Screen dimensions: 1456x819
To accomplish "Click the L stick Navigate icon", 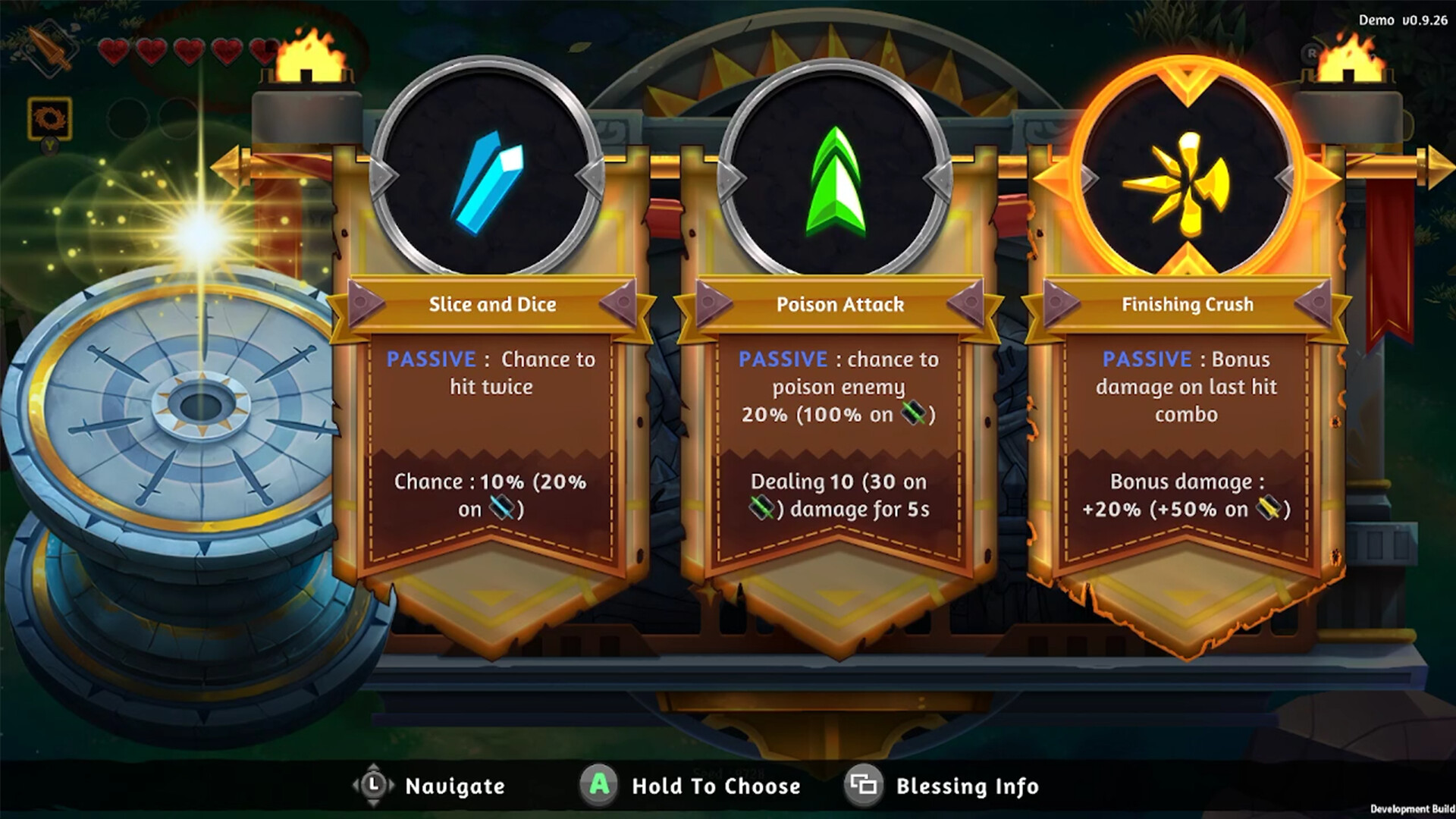I will tap(373, 786).
